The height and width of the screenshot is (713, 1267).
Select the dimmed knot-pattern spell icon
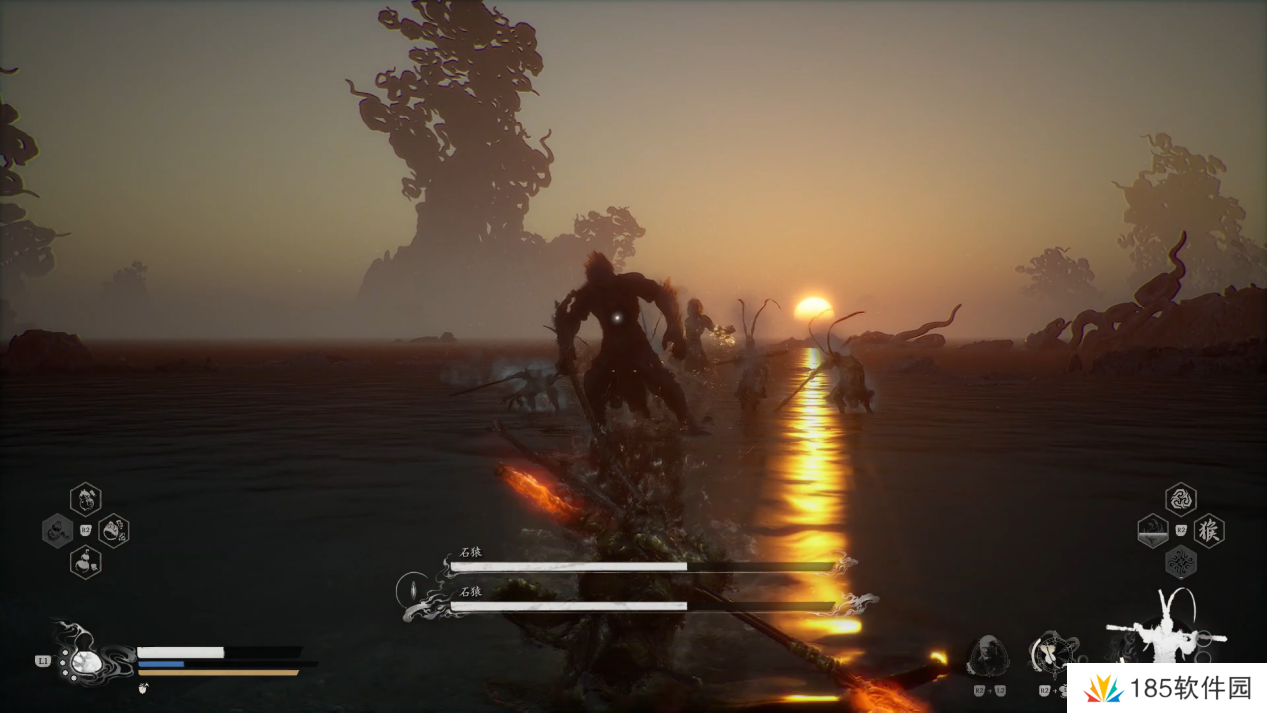(1181, 562)
